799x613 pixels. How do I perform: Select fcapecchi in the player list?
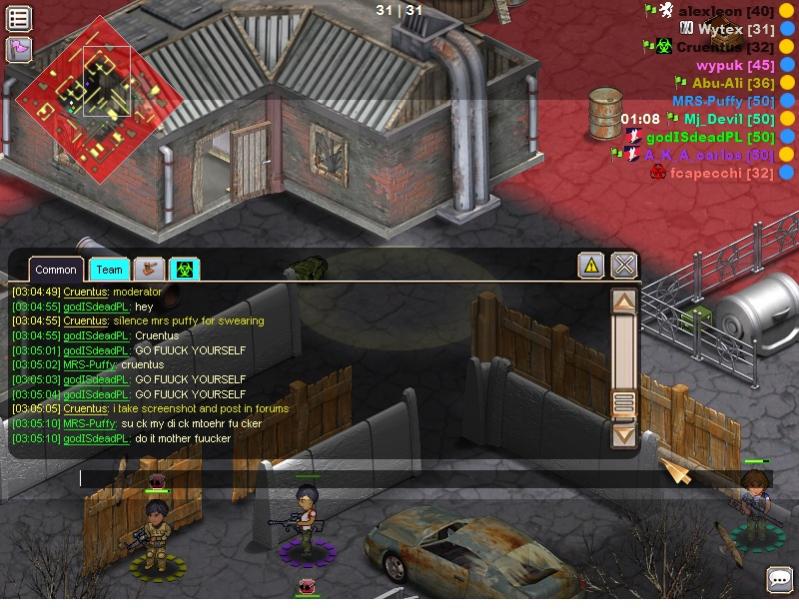click(721, 173)
